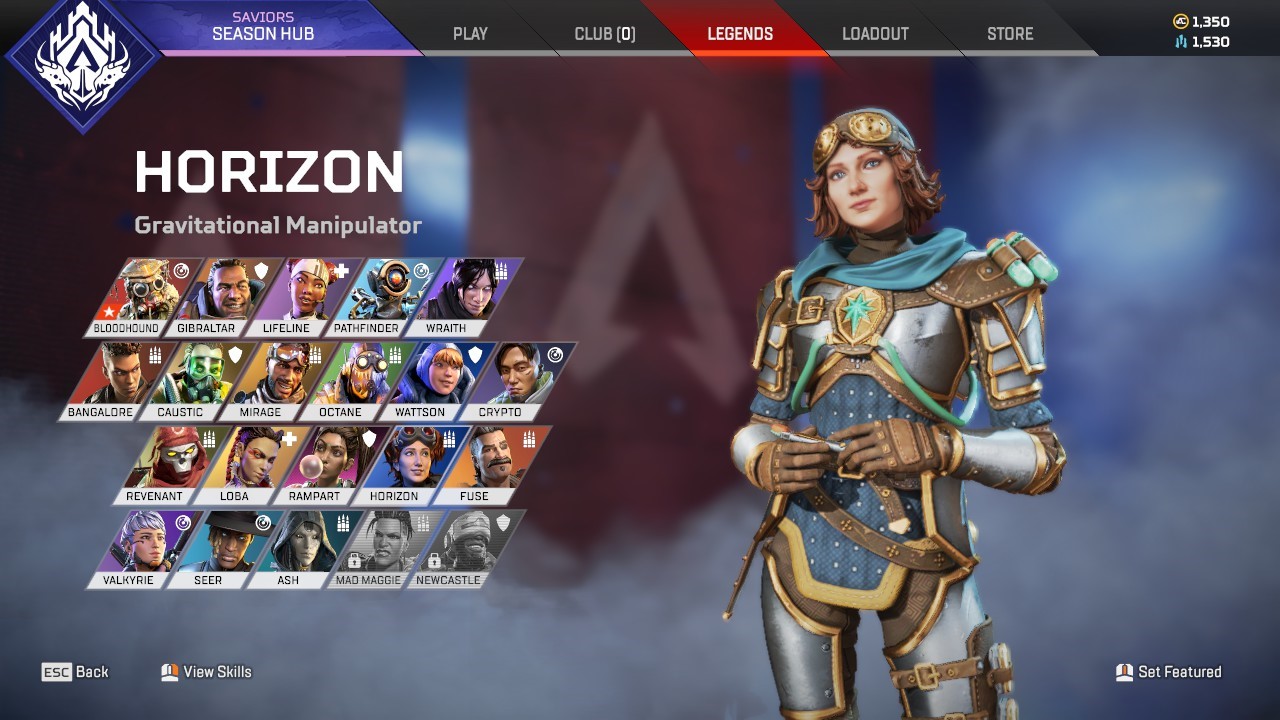Click the spinner badge on Bloodhound's portrait
This screenshot has width=1280, height=720.
tap(180, 268)
